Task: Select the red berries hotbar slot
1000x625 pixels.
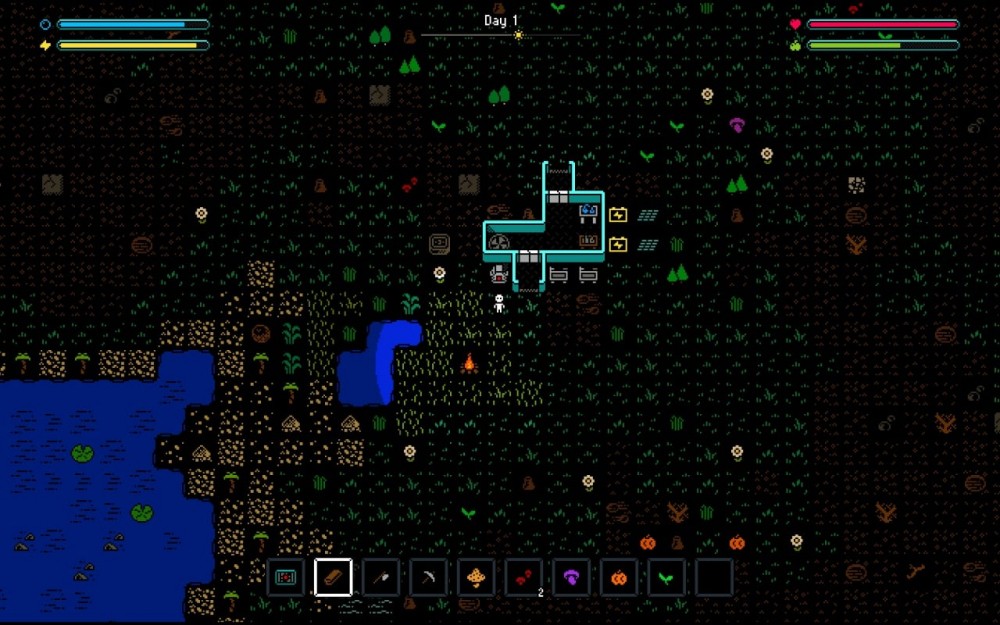Action: pos(523,577)
